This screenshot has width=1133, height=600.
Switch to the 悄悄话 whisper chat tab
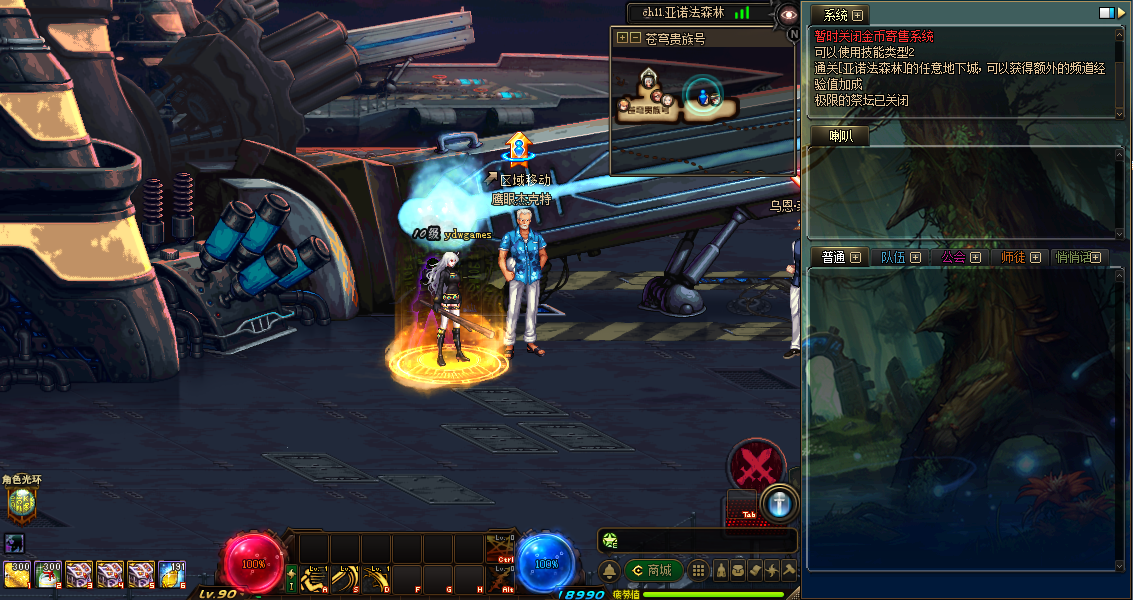[1075, 257]
